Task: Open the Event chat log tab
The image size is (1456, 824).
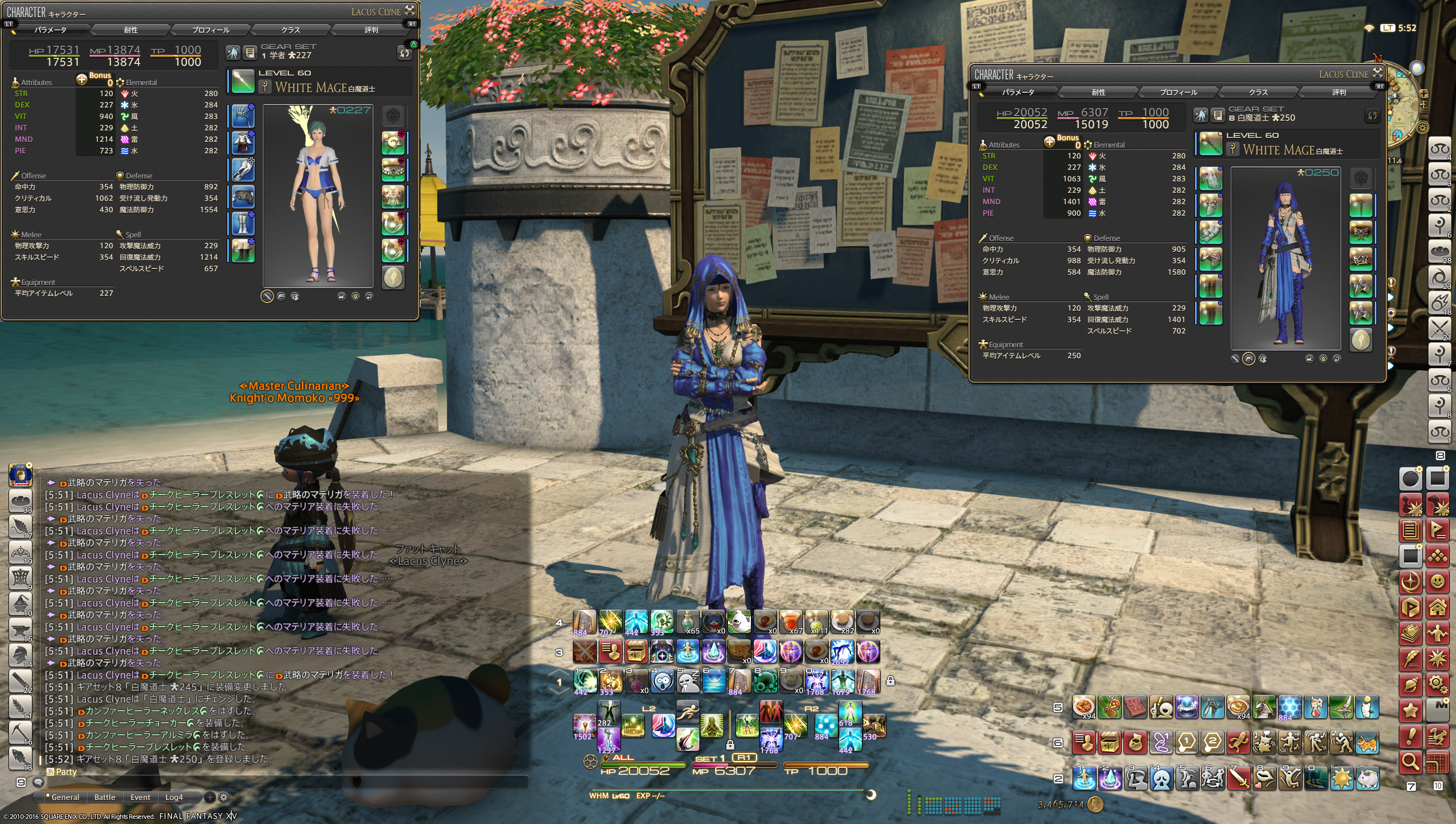Action: click(x=140, y=797)
